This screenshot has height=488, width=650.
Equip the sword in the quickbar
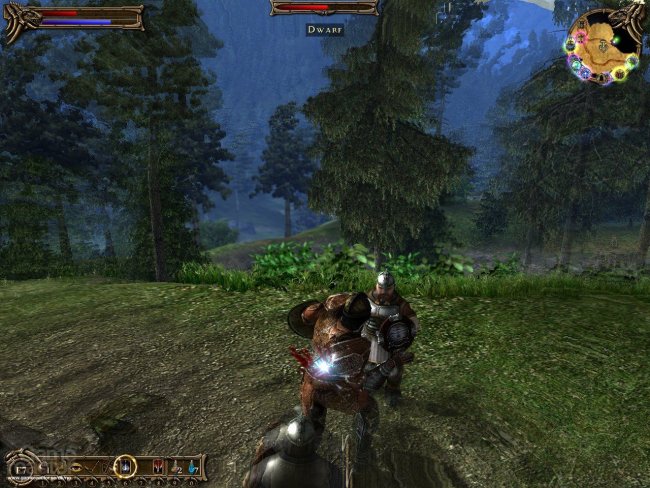click(x=91, y=467)
